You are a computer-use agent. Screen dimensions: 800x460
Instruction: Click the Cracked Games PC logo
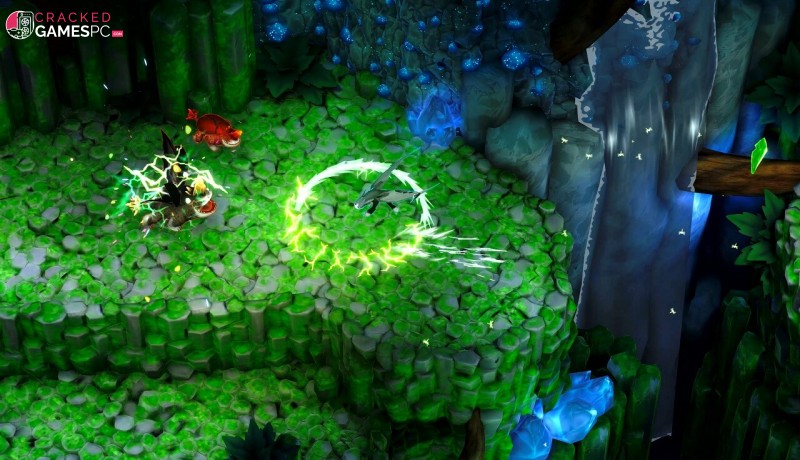point(63,24)
